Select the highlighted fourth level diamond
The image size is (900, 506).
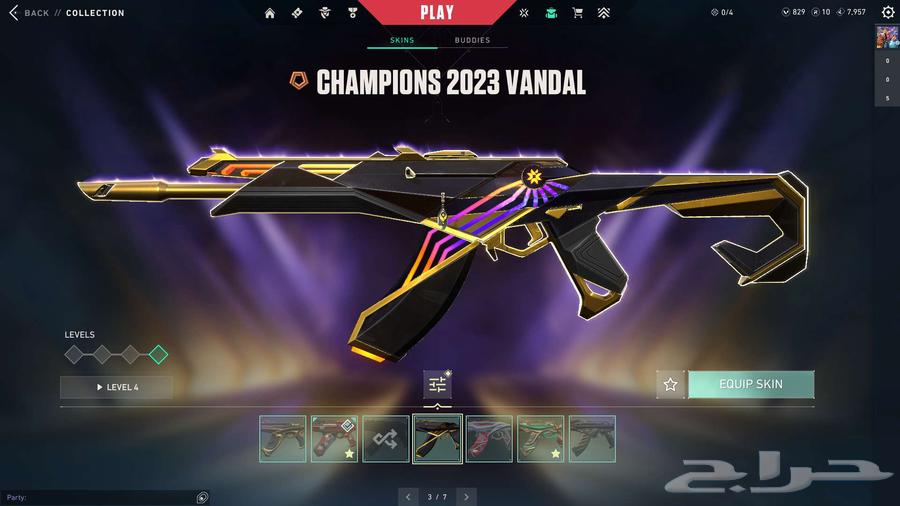pos(158,354)
